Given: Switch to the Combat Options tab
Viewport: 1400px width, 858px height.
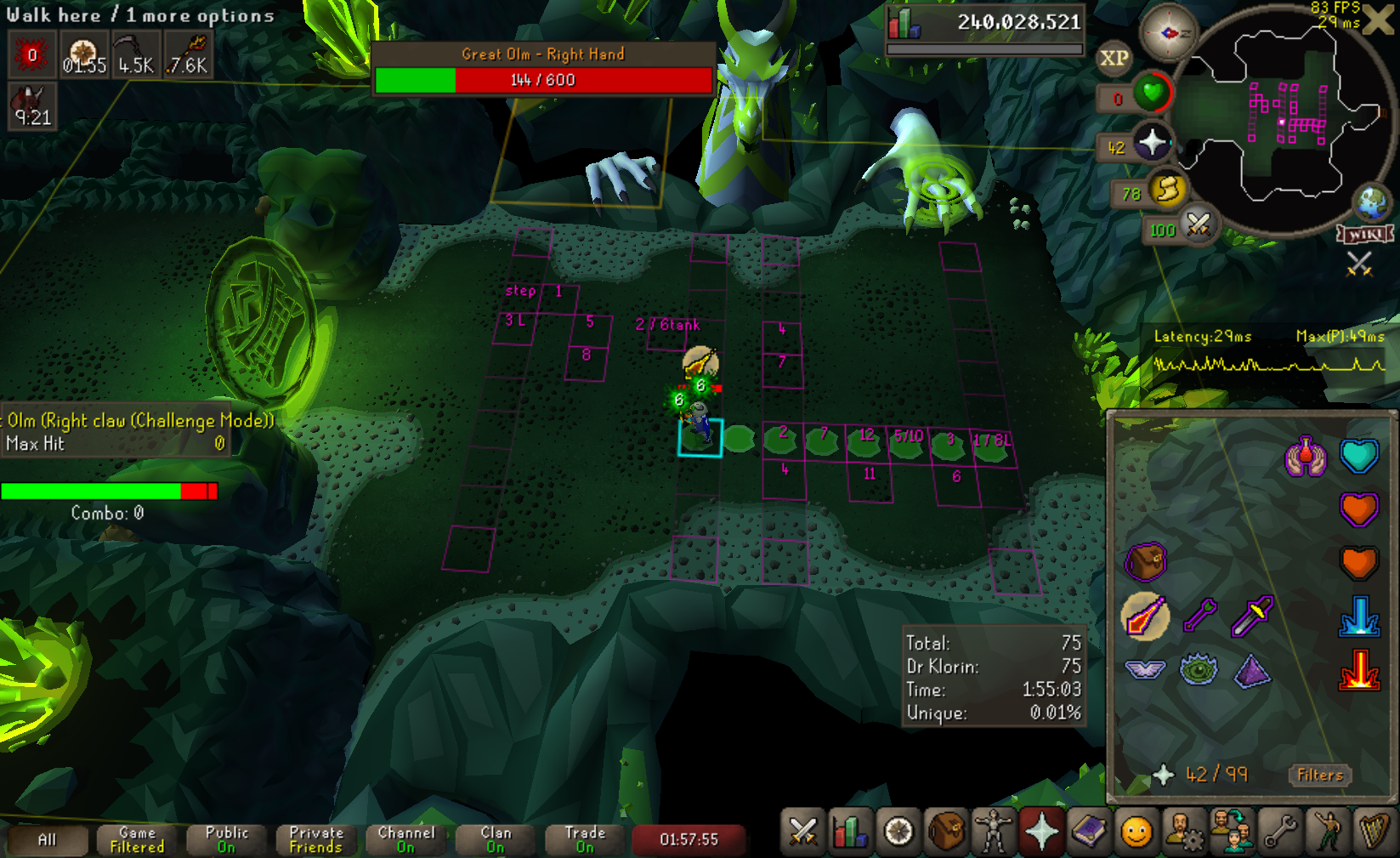Looking at the screenshot, I should coord(802,832).
